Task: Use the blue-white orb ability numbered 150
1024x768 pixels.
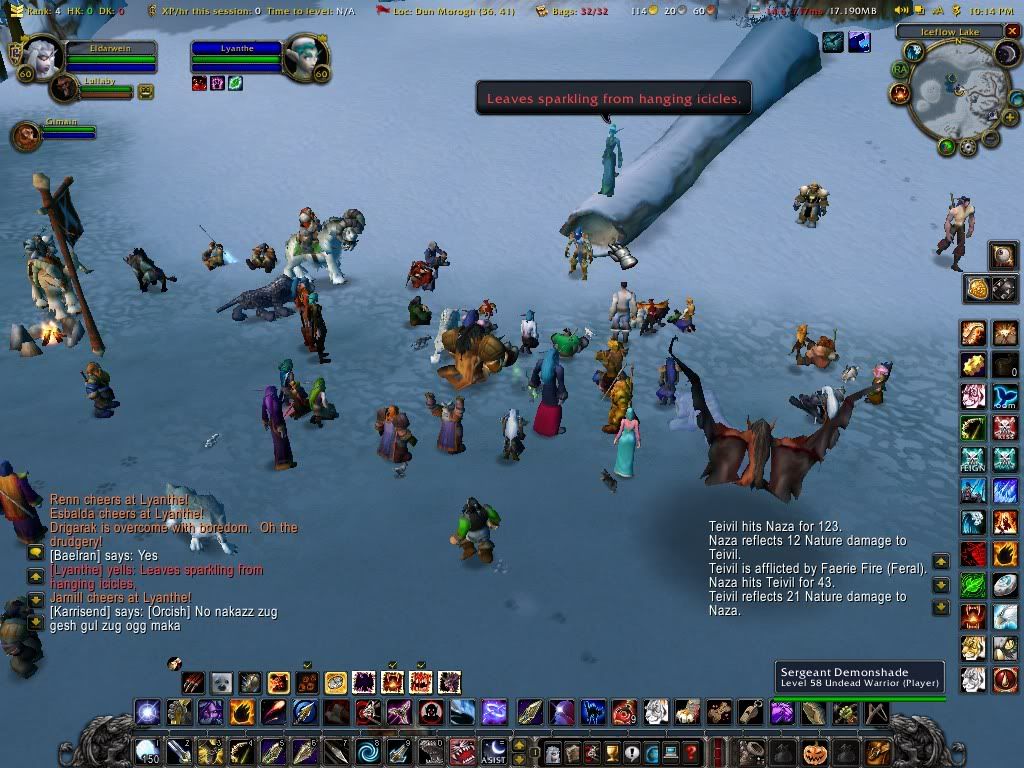Action: [x=147, y=750]
